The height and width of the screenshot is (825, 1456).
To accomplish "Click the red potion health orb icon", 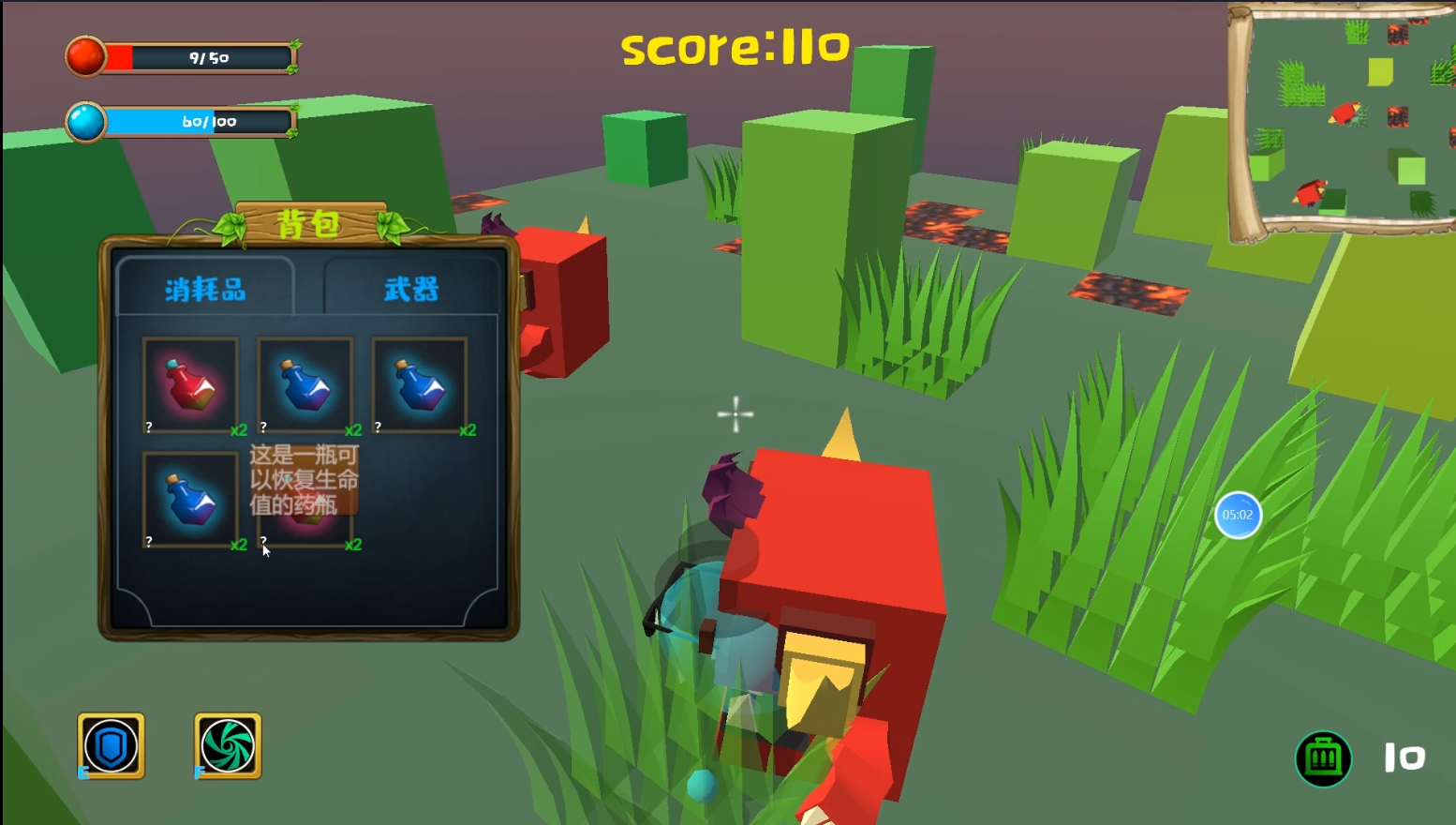I will tap(84, 54).
